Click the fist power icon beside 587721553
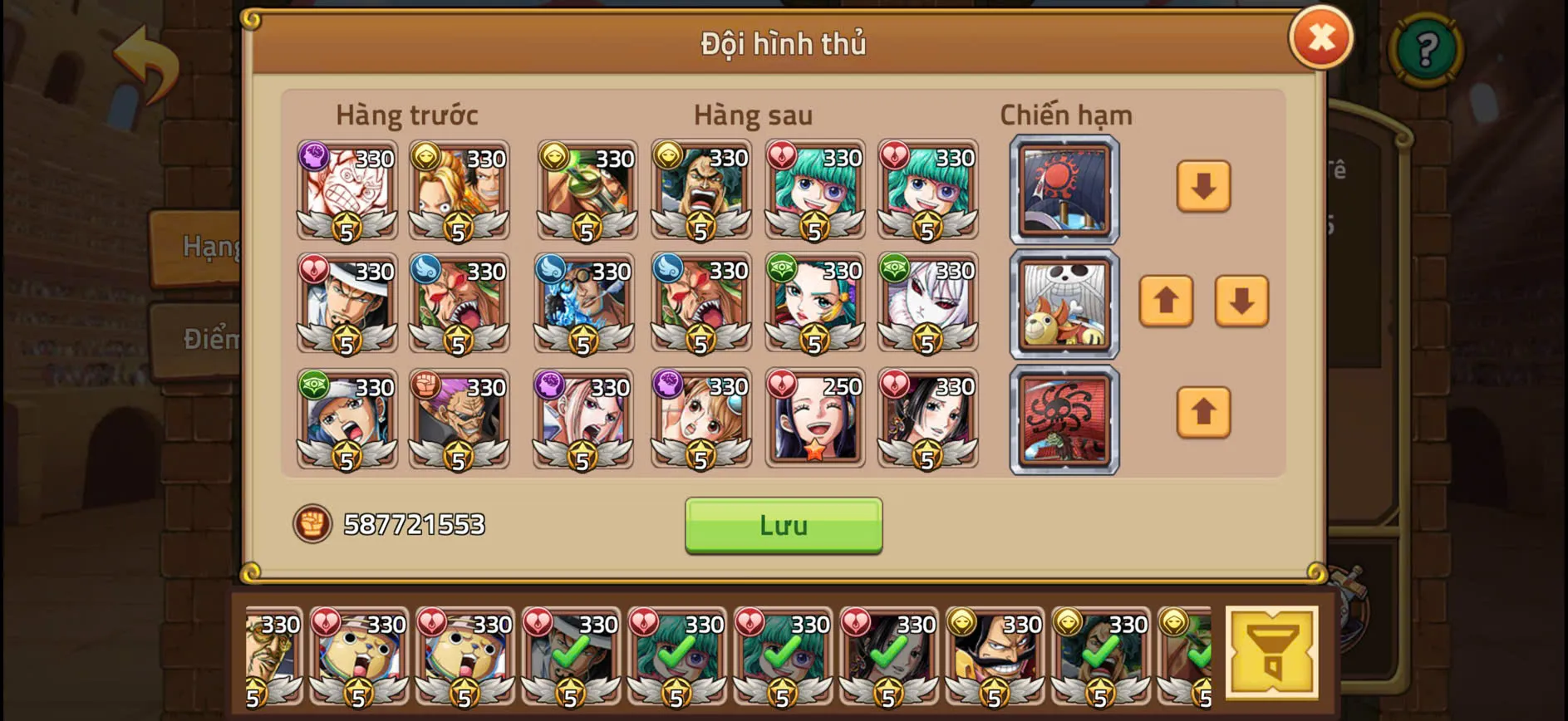Screen dimensions: 1568x721 311,524
